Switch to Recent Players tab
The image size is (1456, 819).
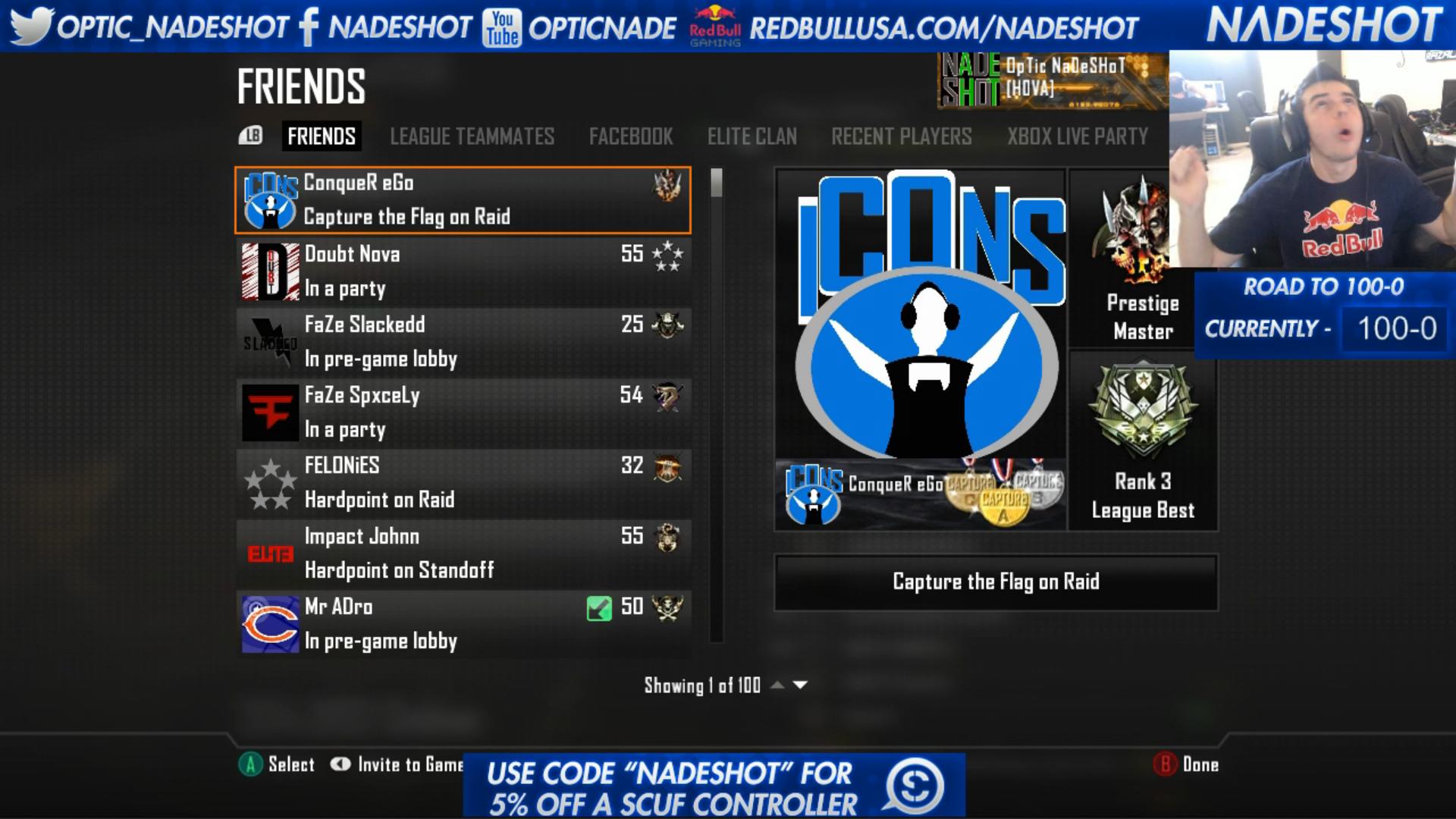[901, 136]
